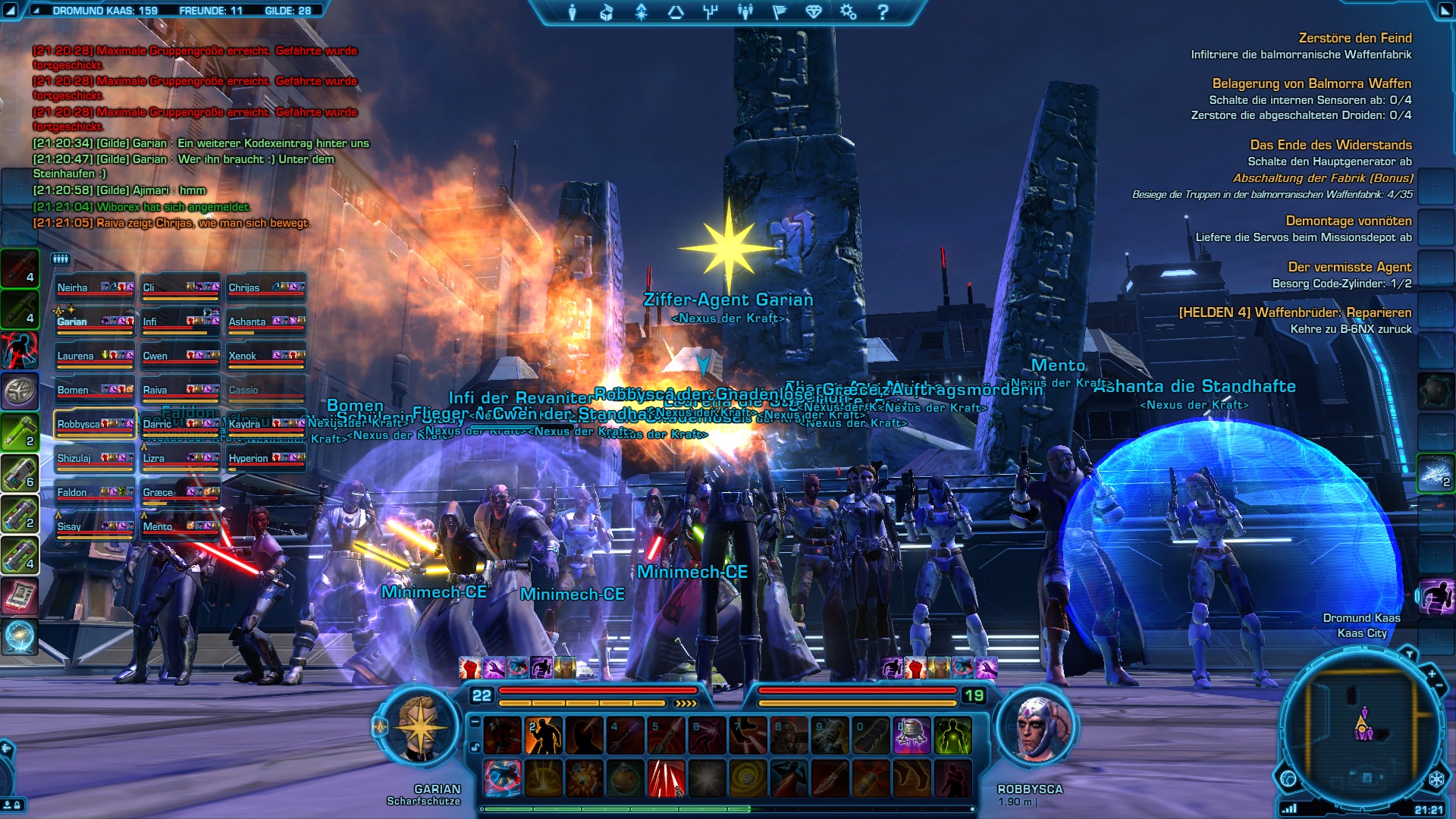1456x819 pixels.
Task: Zoom in the minimap with the plus button
Action: (x=1431, y=673)
